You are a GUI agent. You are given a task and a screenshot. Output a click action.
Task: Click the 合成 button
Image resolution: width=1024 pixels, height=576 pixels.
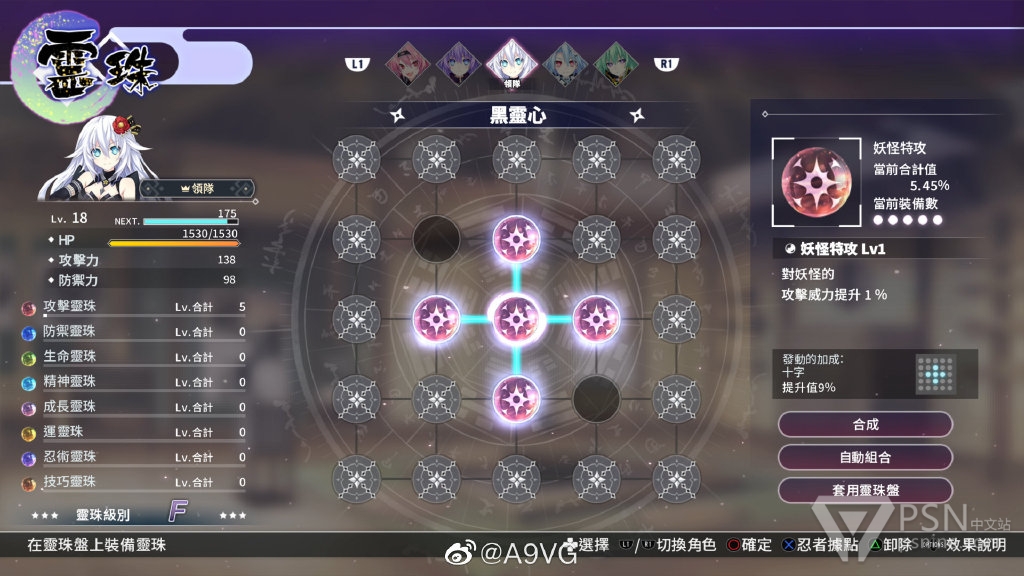[865, 424]
